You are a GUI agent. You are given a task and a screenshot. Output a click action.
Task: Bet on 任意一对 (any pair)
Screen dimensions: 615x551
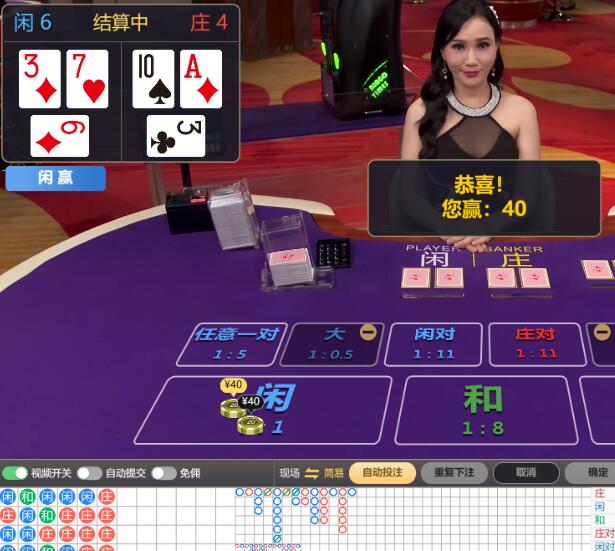click(x=235, y=343)
